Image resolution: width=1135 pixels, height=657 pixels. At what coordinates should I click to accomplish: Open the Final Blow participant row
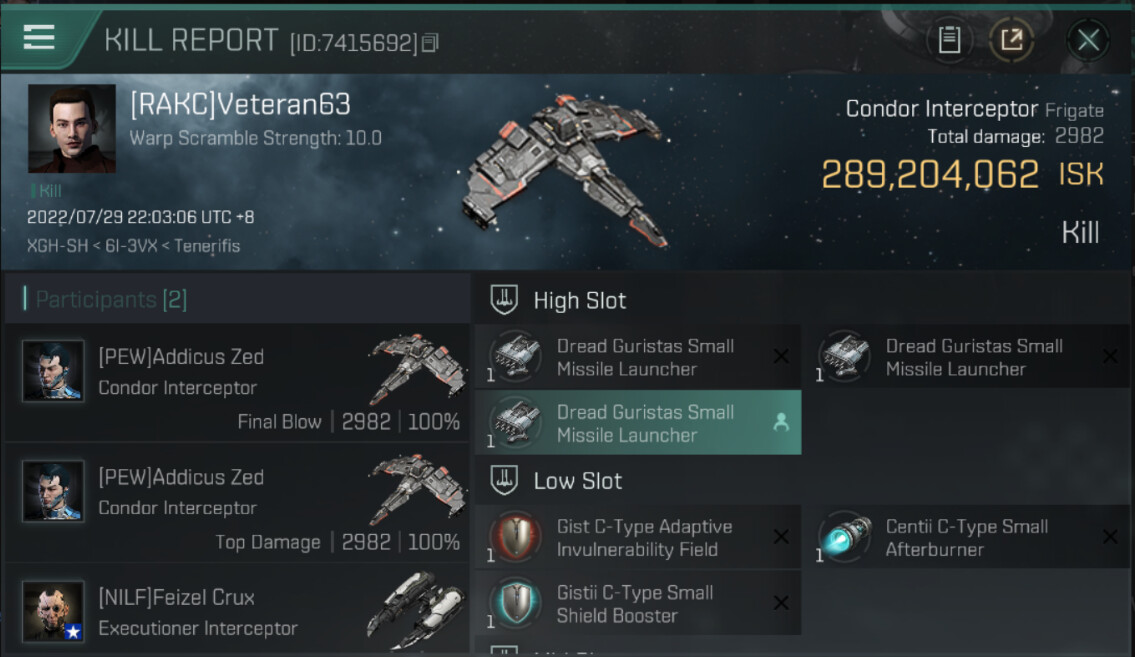238,387
